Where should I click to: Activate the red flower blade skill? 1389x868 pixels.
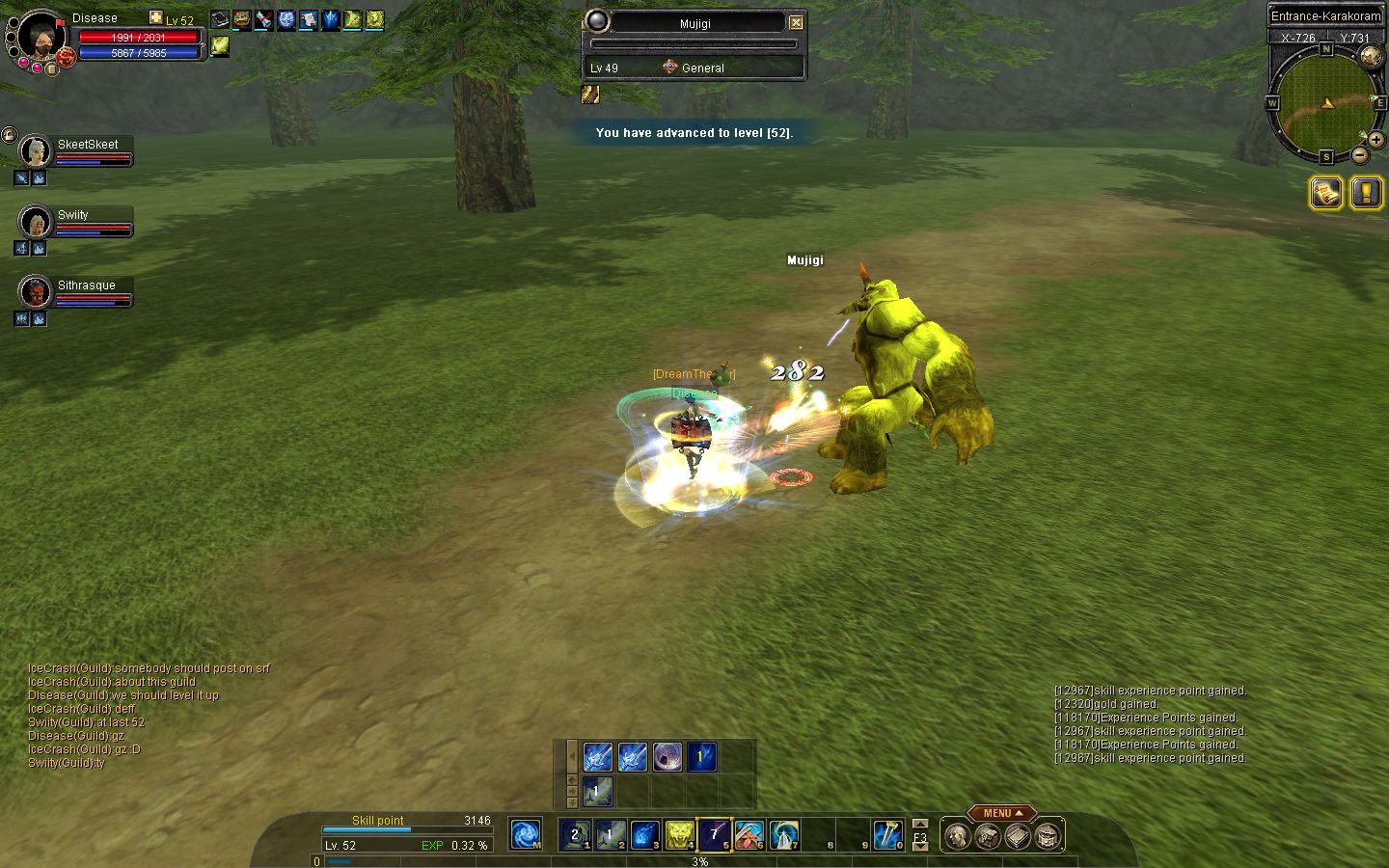click(749, 834)
